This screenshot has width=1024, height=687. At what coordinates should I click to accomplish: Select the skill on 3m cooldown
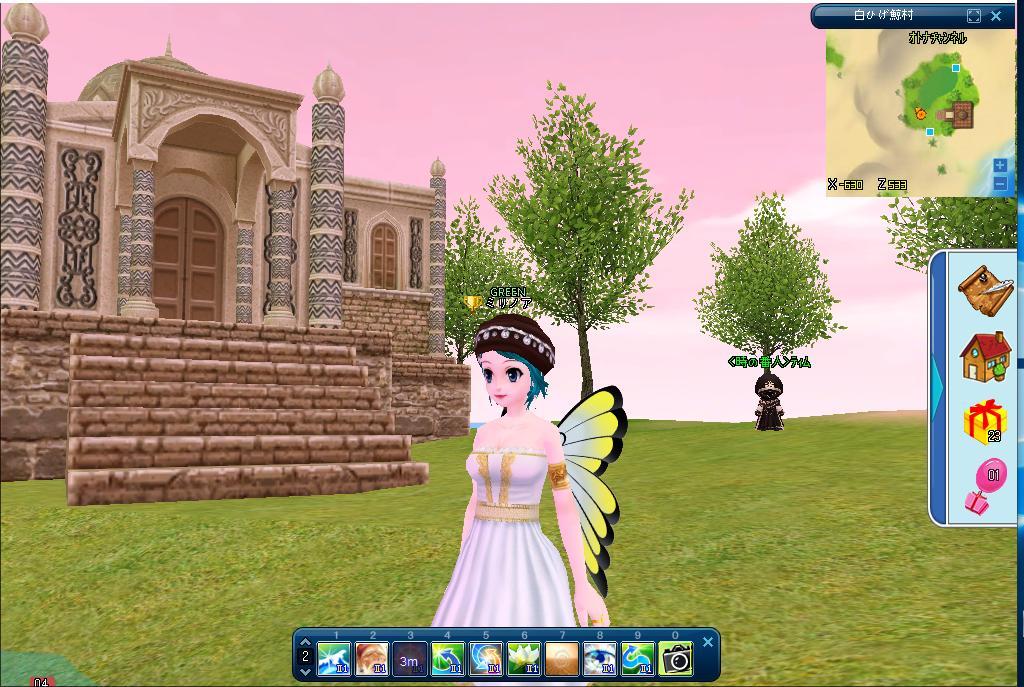(x=409, y=659)
